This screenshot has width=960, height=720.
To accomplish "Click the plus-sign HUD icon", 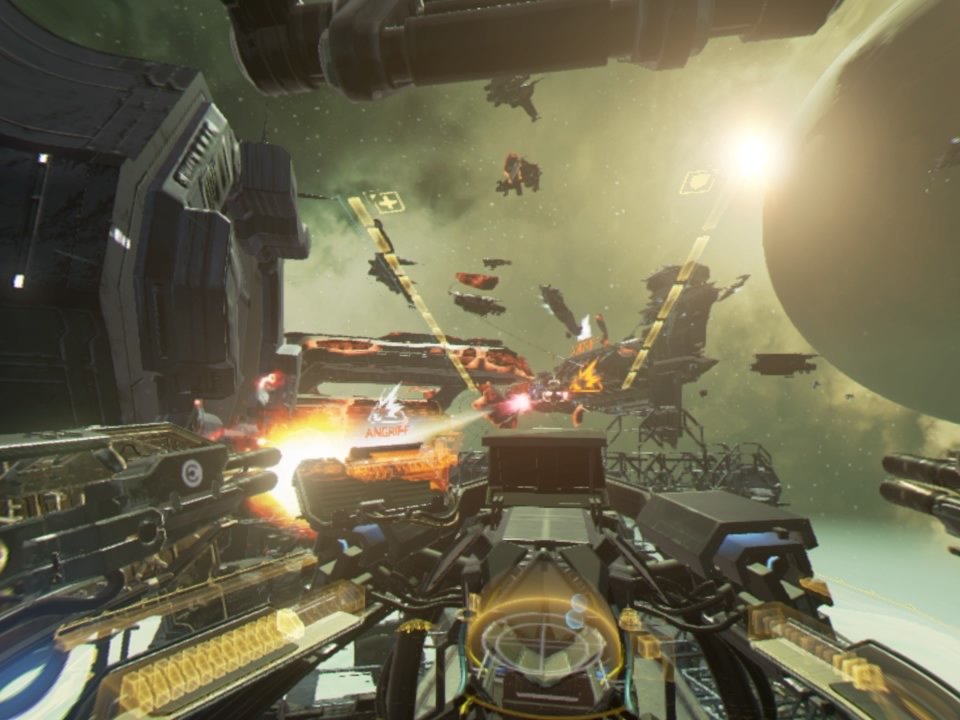I will [x=384, y=201].
